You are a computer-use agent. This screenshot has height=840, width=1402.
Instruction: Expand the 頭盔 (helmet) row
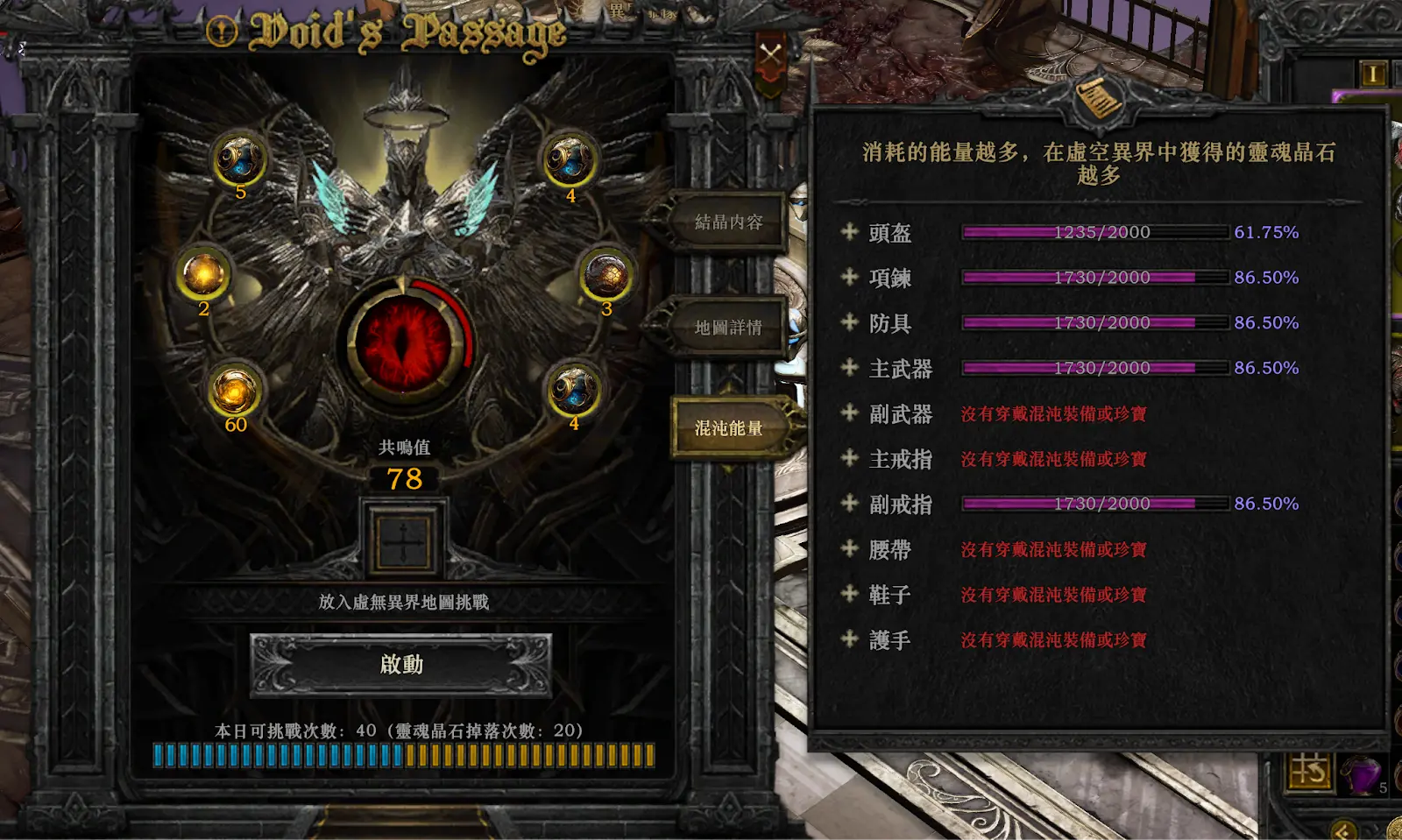(849, 232)
